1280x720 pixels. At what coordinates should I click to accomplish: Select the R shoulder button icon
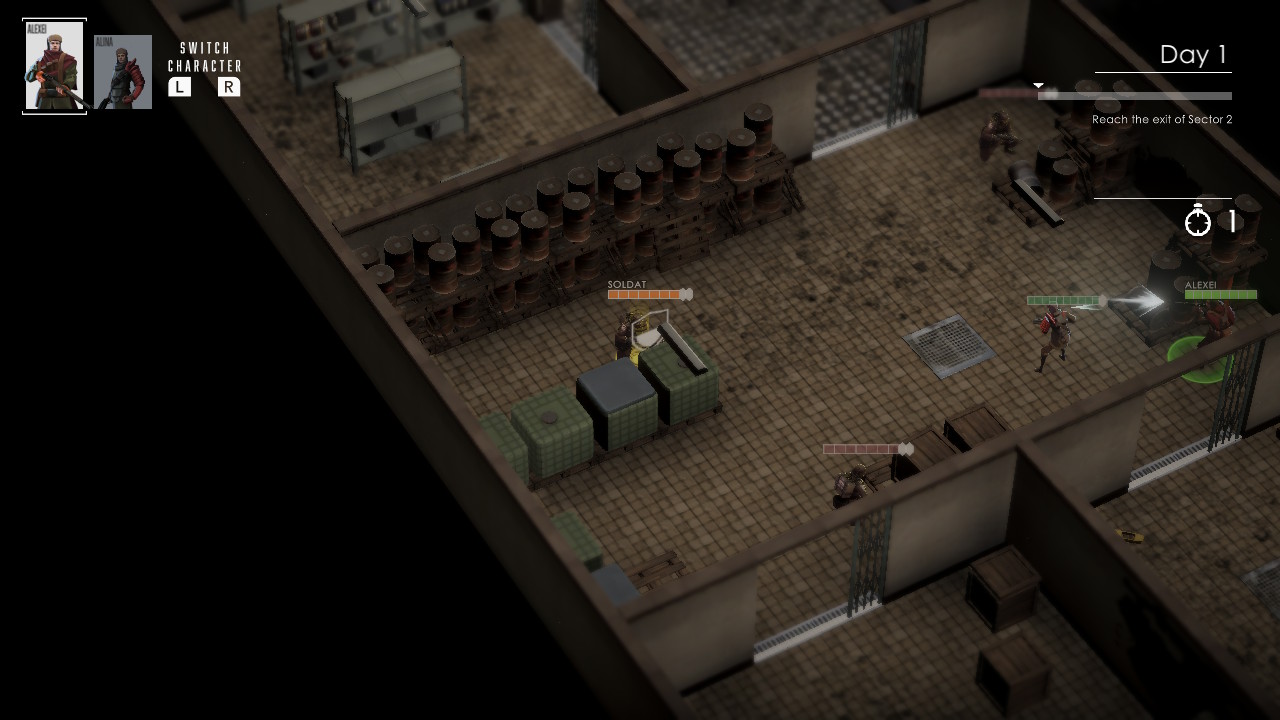tap(230, 87)
